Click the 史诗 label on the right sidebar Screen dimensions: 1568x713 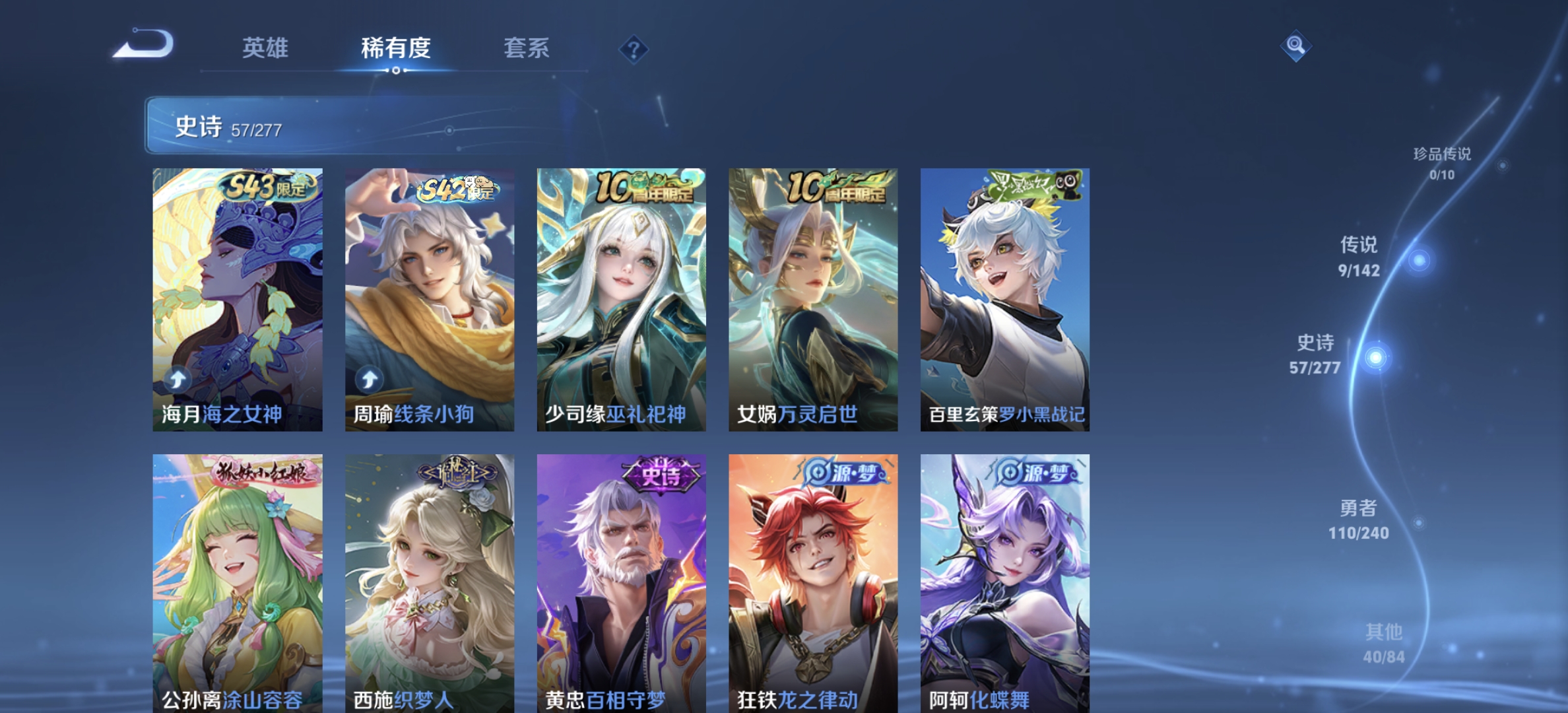pos(1317,345)
